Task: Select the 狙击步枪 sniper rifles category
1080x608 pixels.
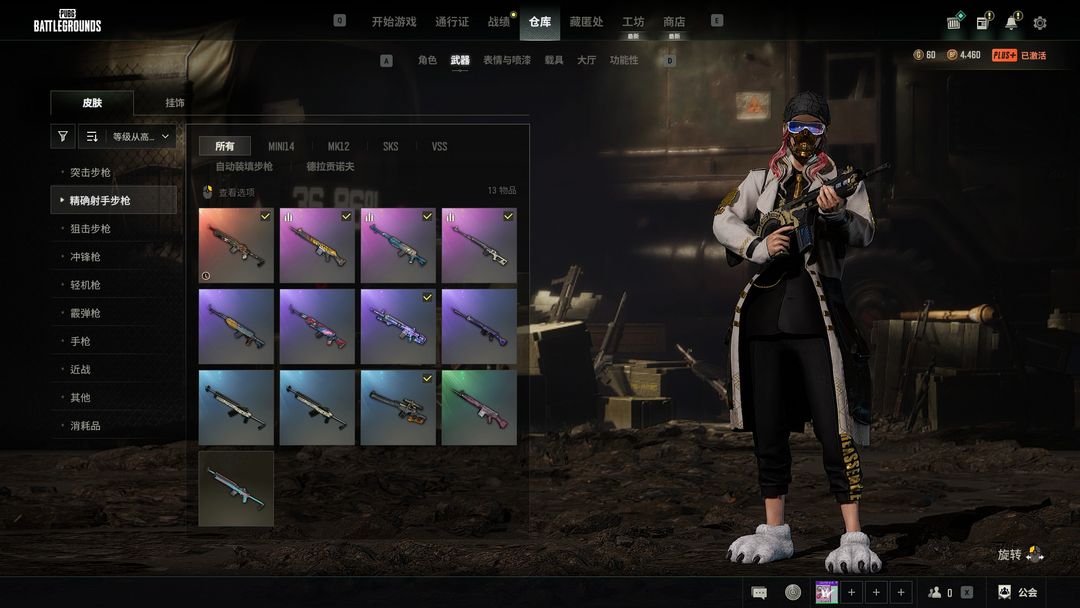Action: [90, 228]
